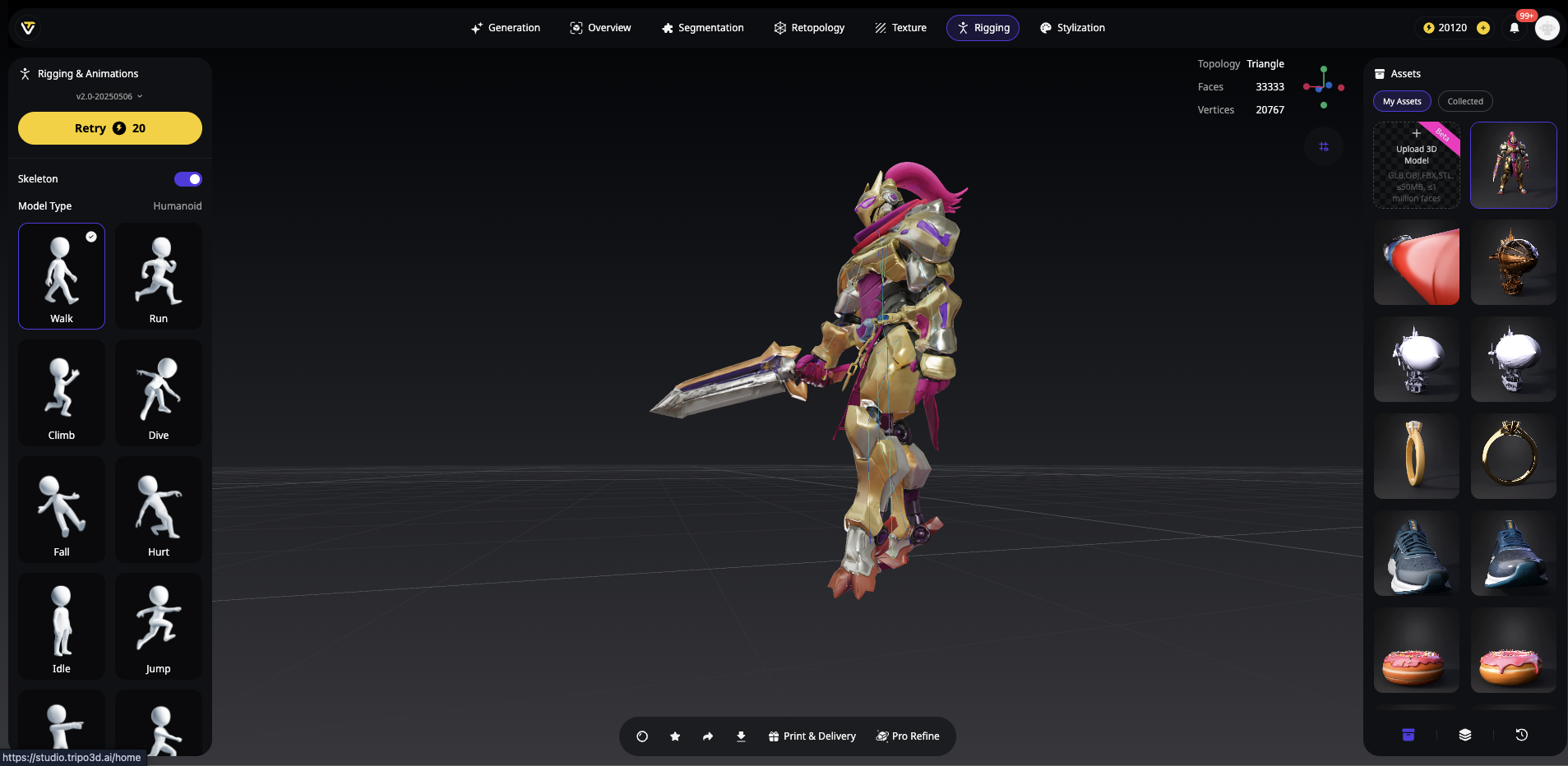Download the model via toolbar arrow icon
The height and width of the screenshot is (766, 1568).
[741, 736]
